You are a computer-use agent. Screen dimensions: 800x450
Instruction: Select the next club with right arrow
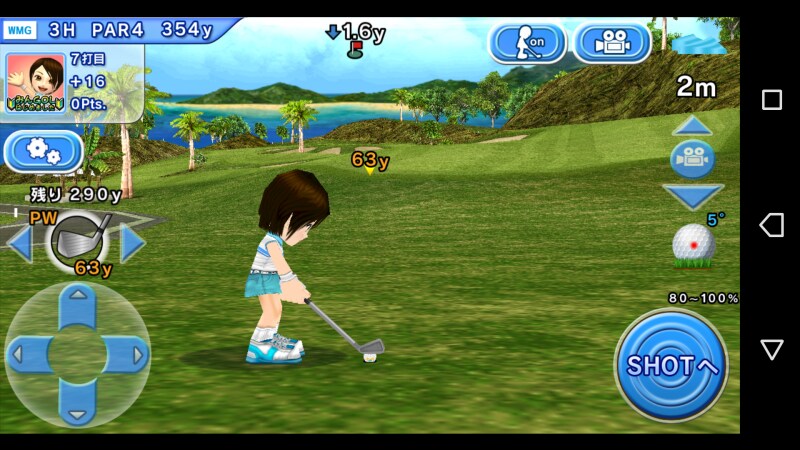coord(133,243)
